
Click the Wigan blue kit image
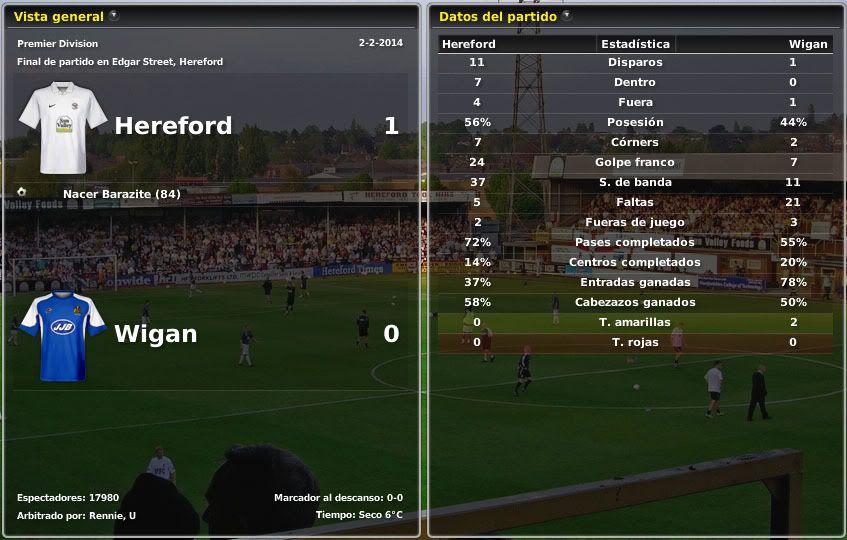[x=62, y=336]
